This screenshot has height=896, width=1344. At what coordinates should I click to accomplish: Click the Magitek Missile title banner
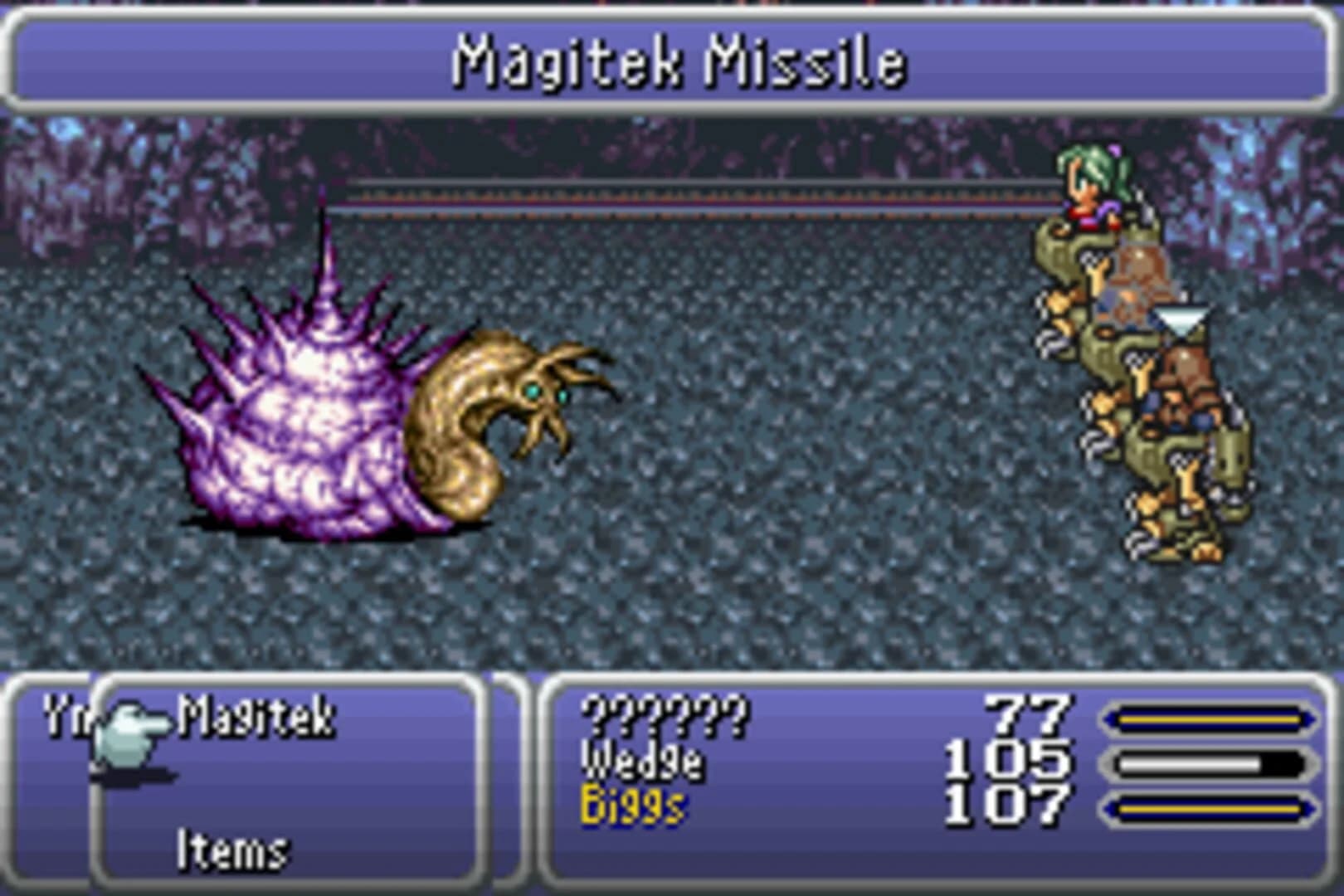click(672, 60)
